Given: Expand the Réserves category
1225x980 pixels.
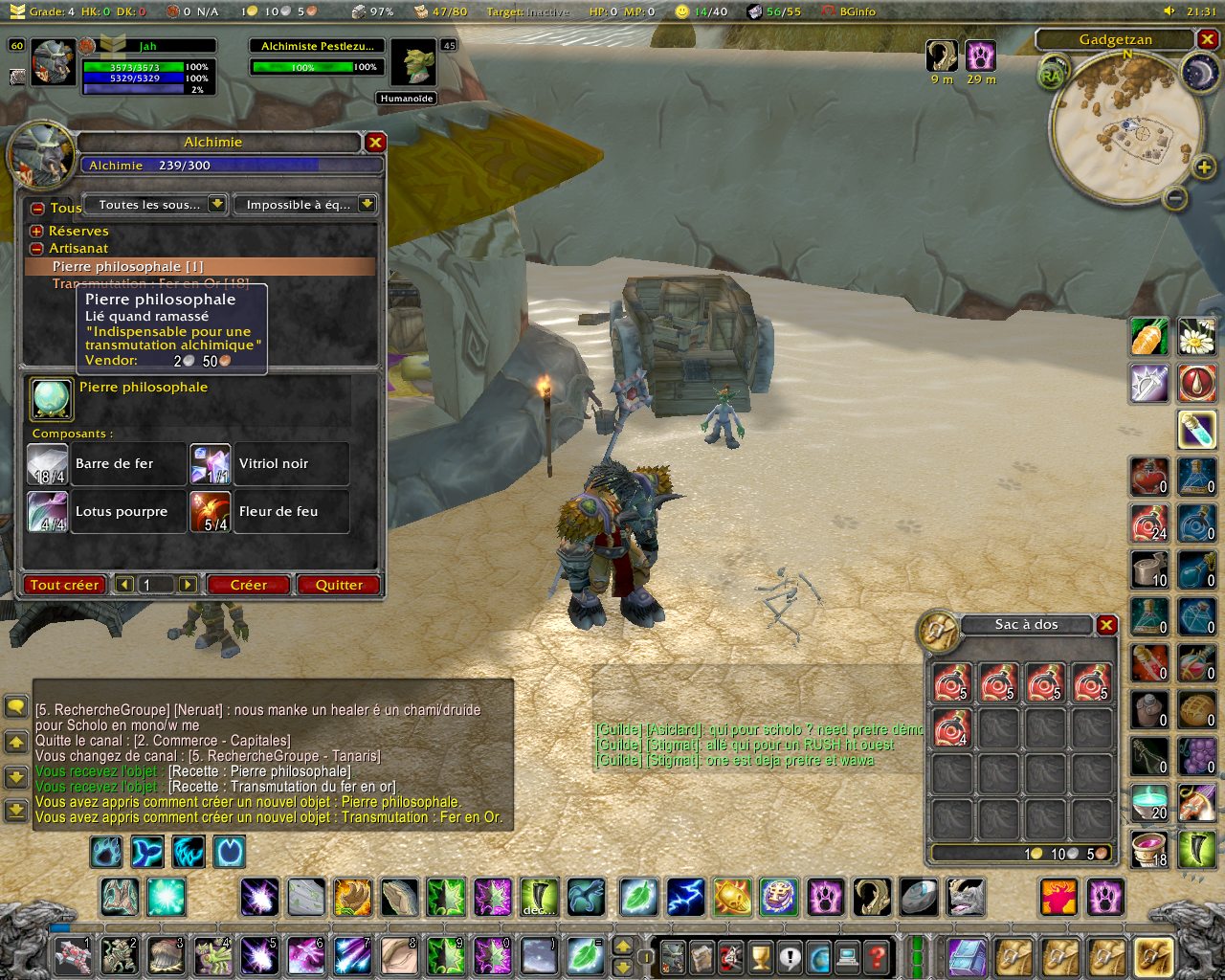Looking at the screenshot, I should pyautogui.click(x=36, y=232).
